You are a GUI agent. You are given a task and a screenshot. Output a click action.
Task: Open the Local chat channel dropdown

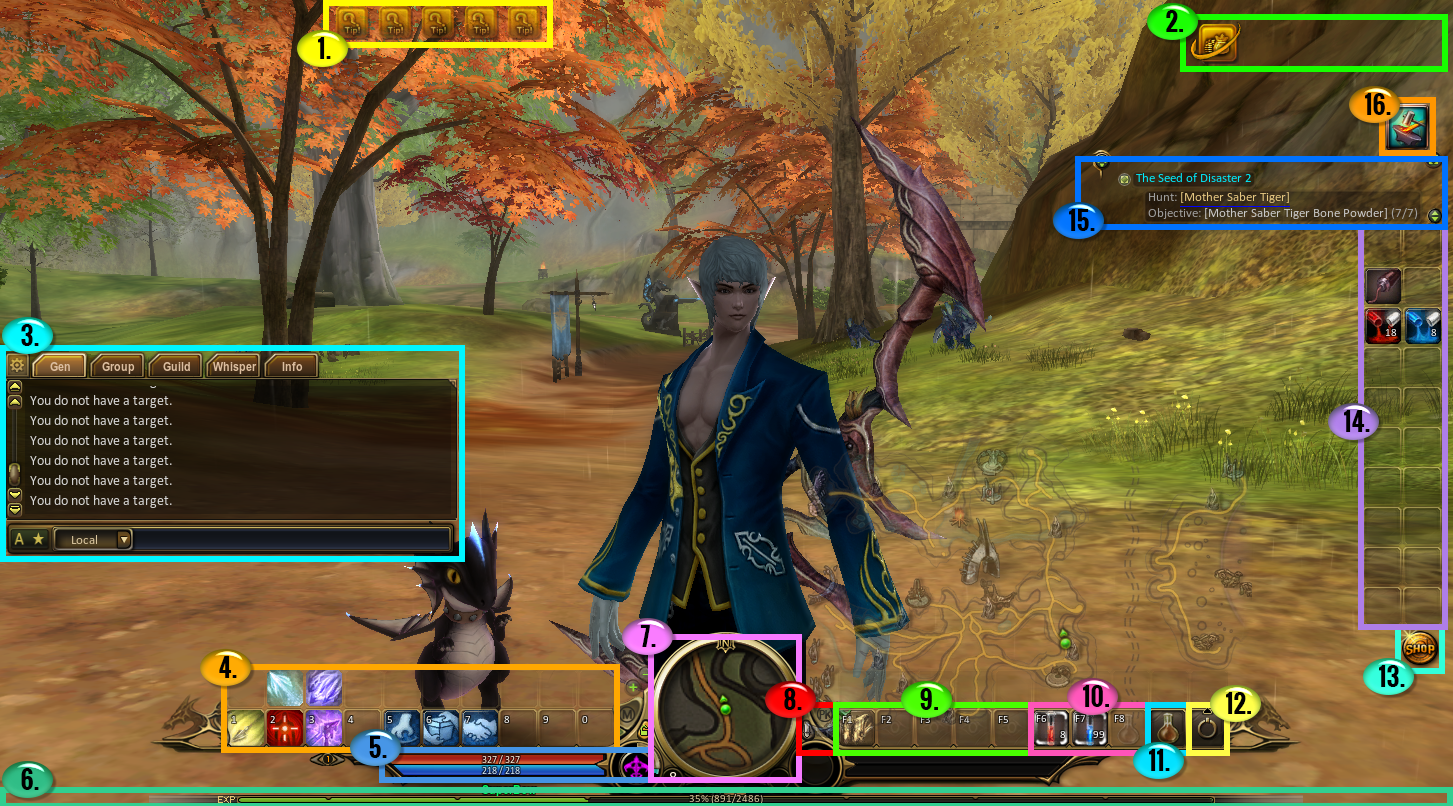(93, 539)
